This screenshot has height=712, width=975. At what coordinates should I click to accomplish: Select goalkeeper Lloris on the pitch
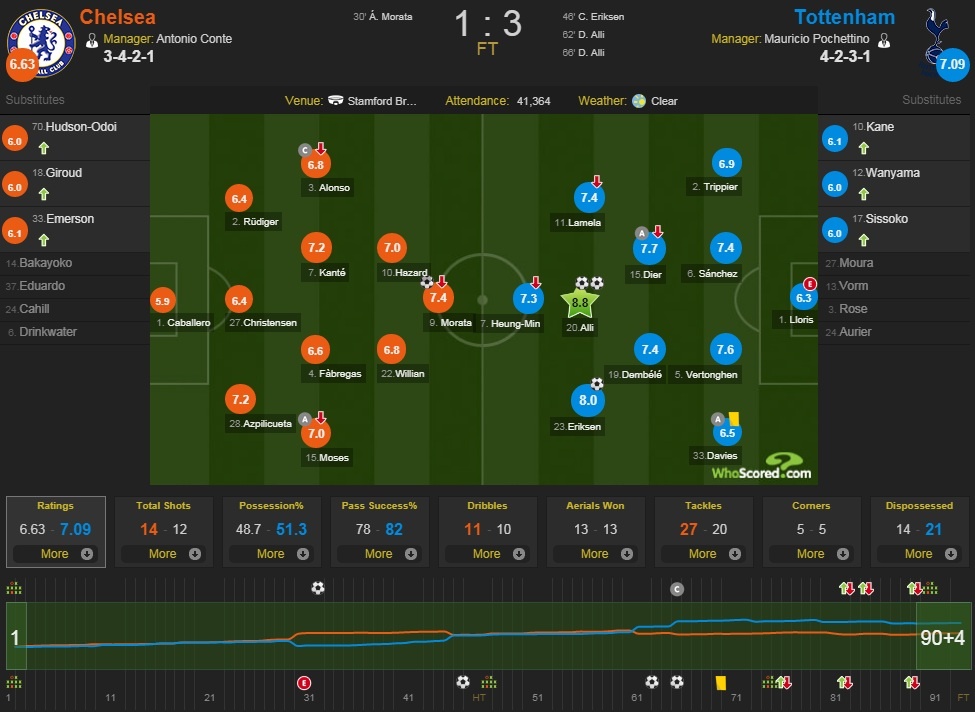coord(804,297)
